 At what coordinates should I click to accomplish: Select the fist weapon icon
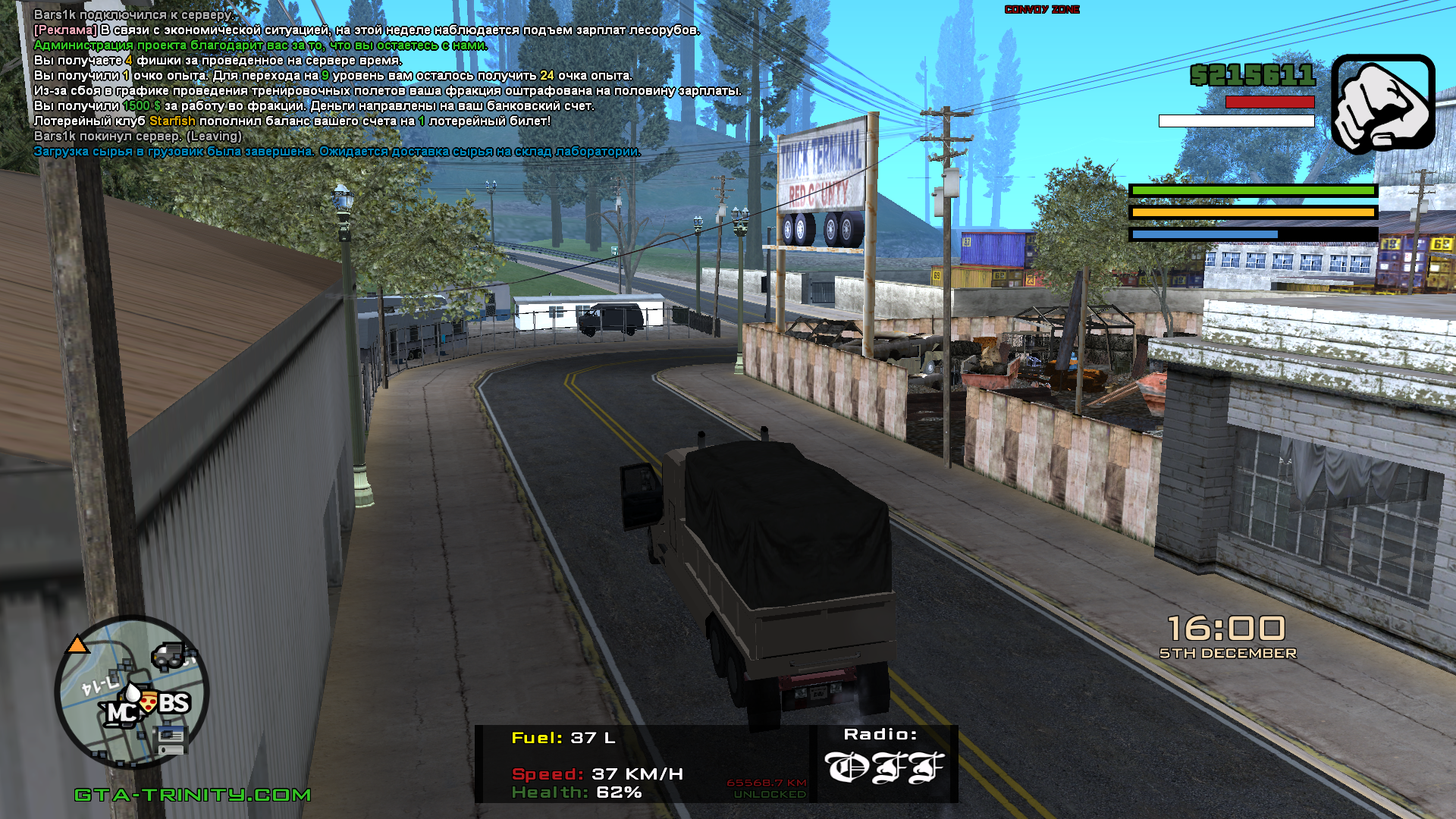tap(1382, 104)
